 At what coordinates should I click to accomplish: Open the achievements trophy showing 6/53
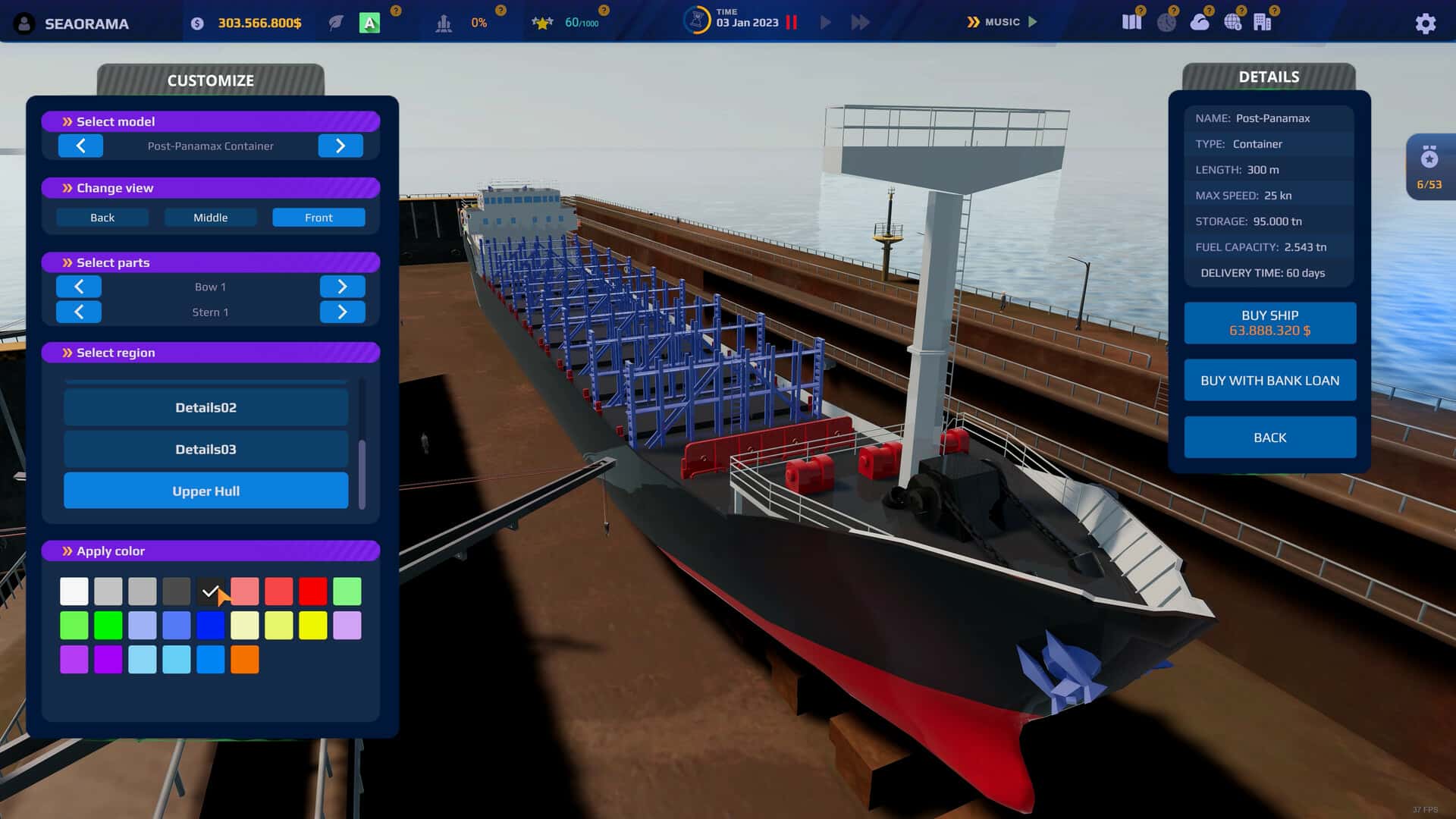coord(1429,165)
